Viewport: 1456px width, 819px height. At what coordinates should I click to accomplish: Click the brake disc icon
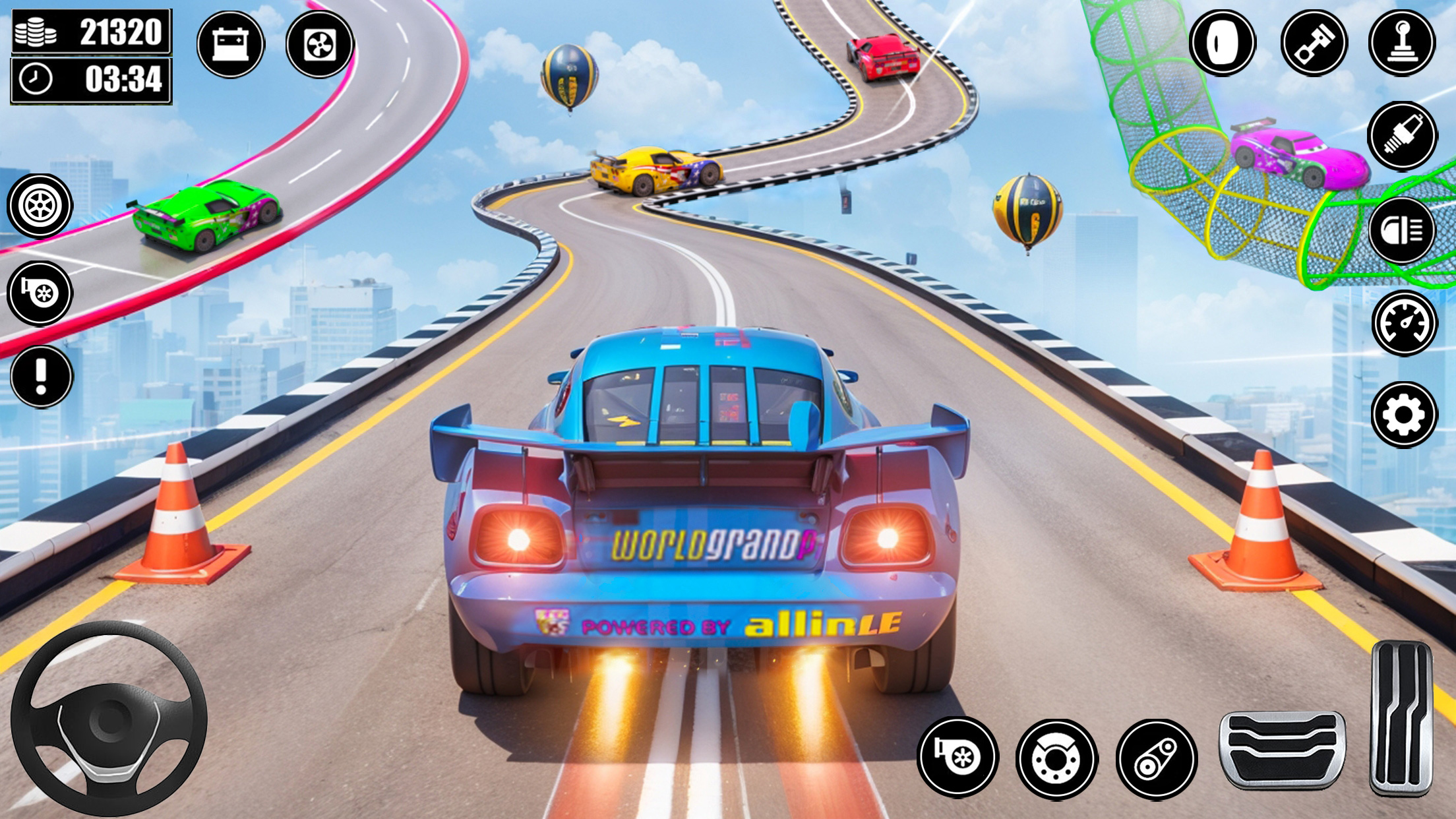pos(1056,760)
